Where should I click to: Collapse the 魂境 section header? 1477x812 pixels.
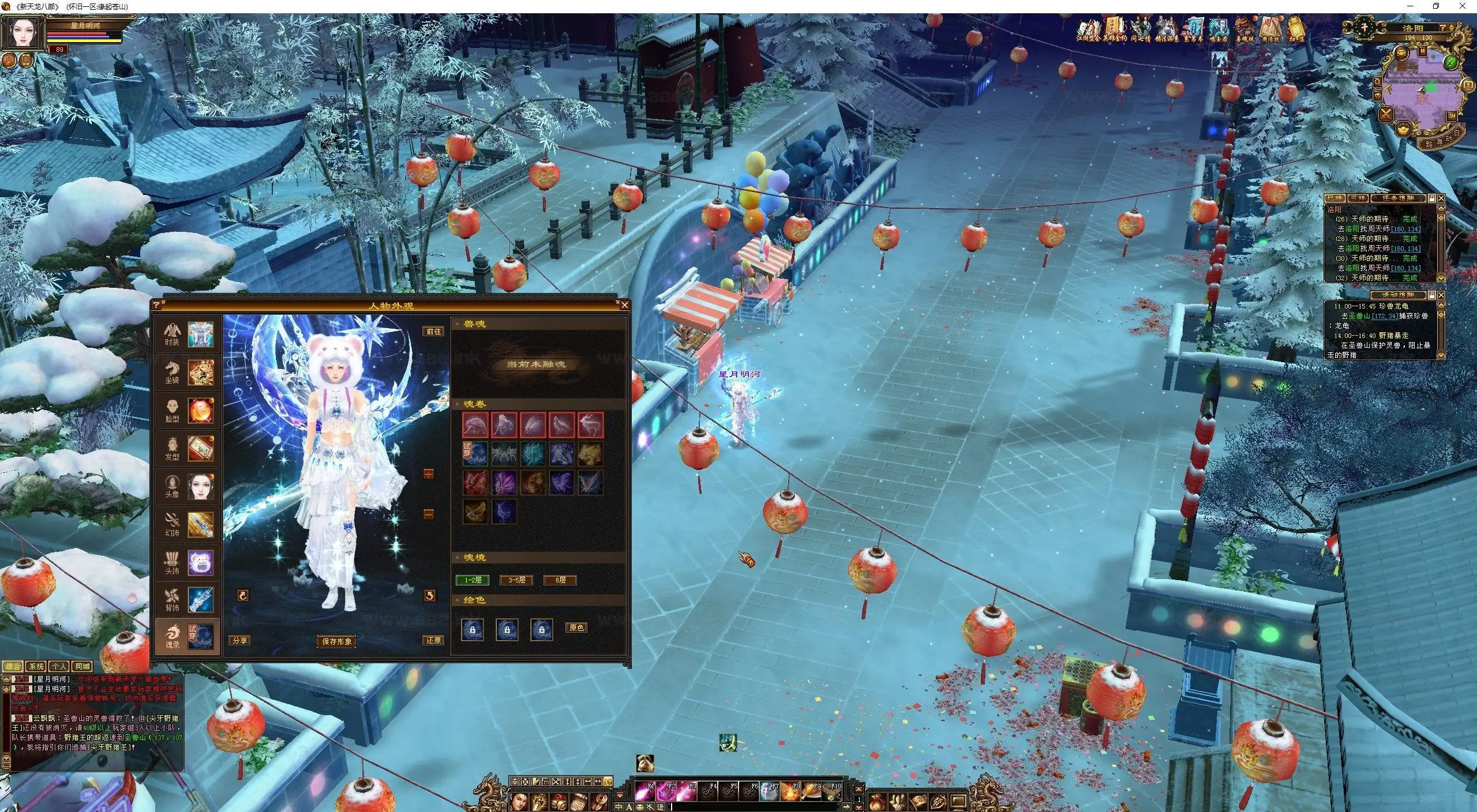point(475,556)
